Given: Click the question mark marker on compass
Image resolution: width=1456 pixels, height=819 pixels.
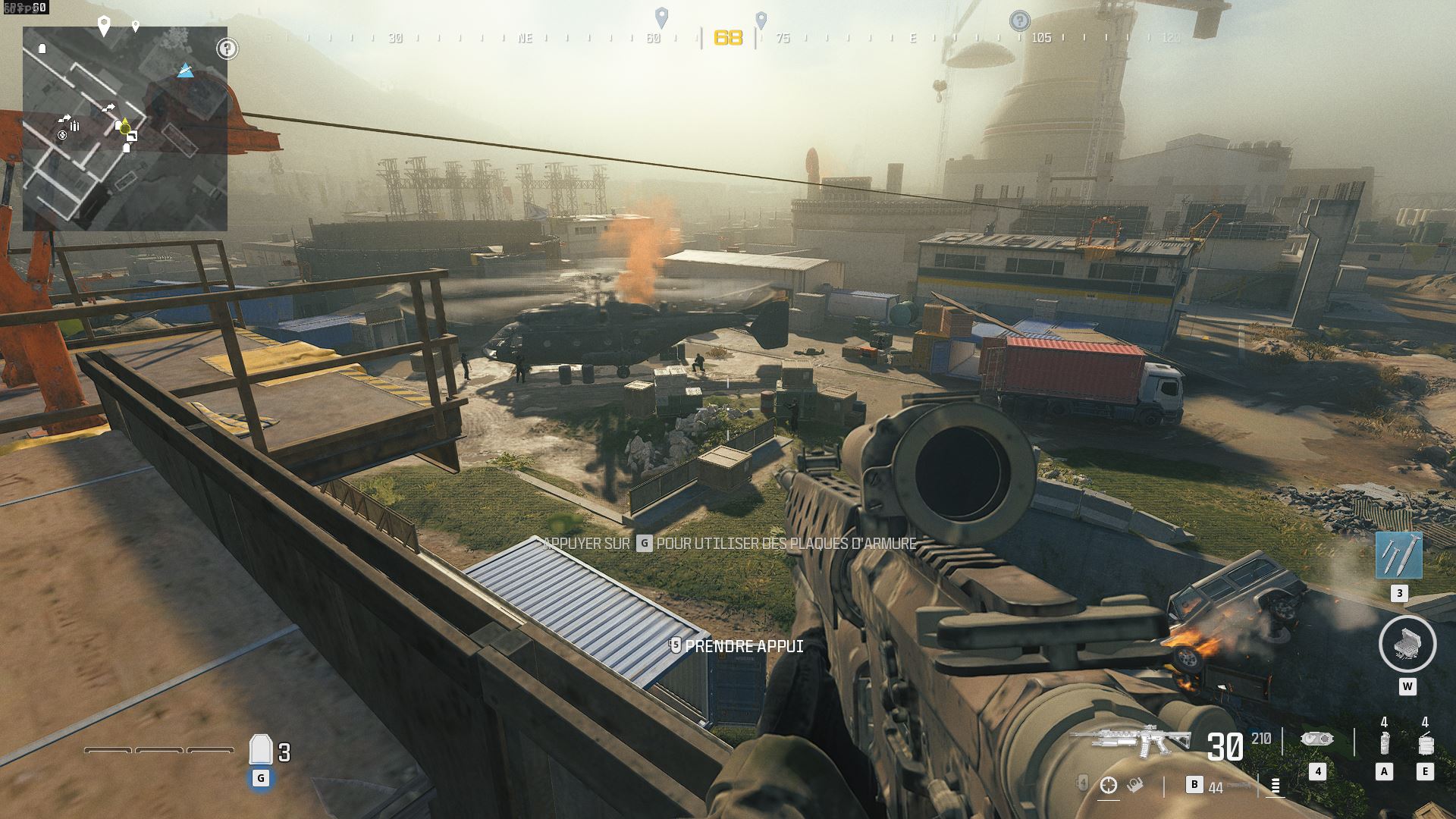Looking at the screenshot, I should coord(1020,20).
